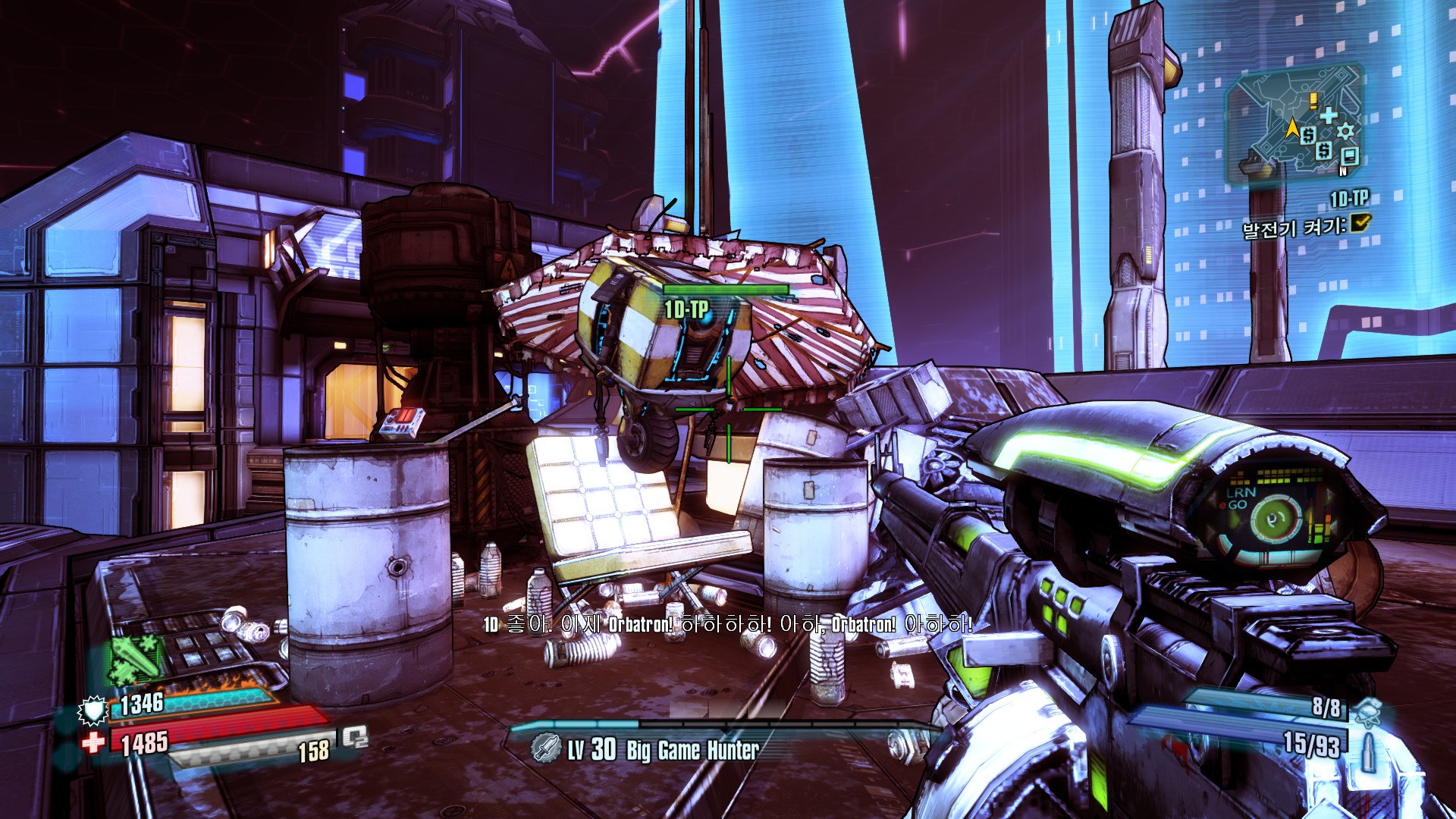This screenshot has height=819, width=1456.
Task: Click the red health cross icon
Action: tap(93, 742)
